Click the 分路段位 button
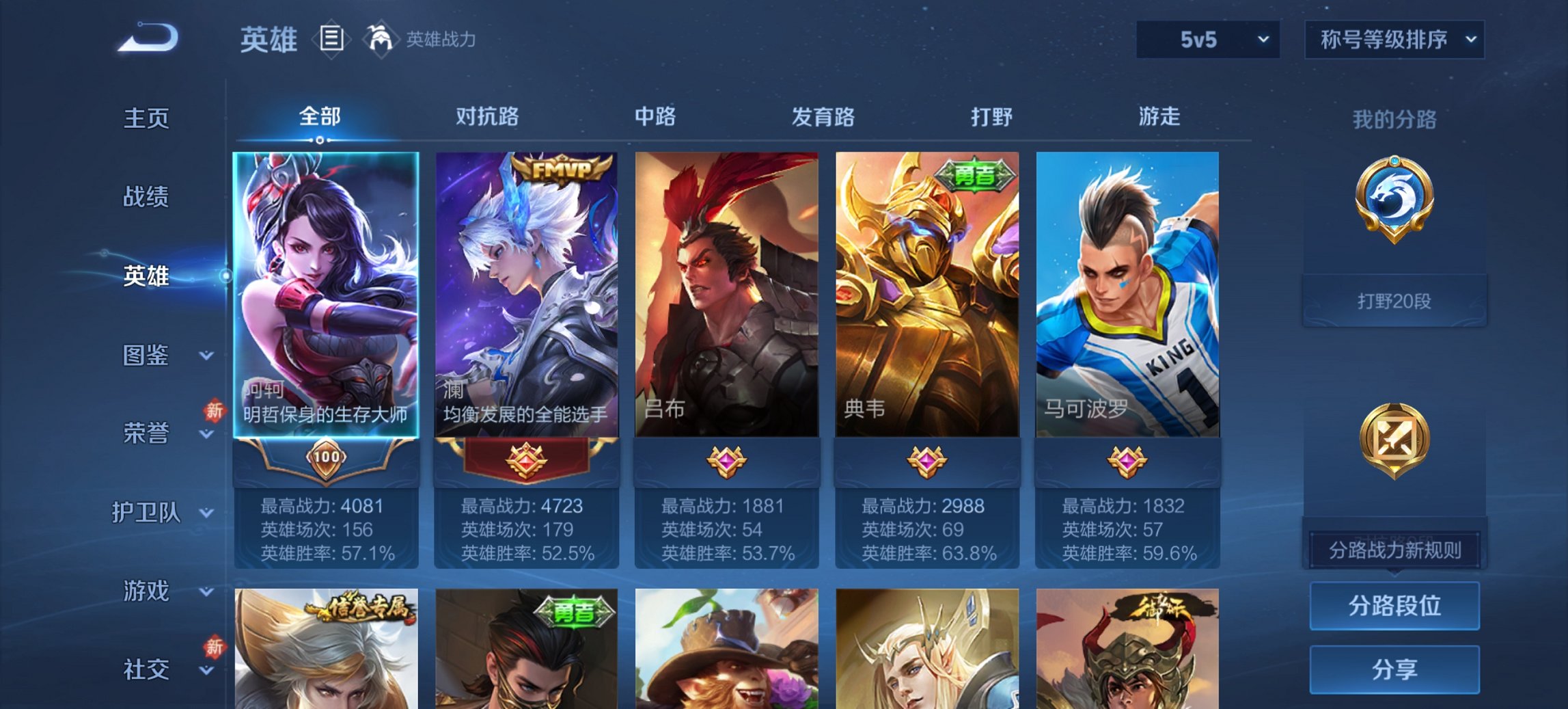 point(1394,606)
